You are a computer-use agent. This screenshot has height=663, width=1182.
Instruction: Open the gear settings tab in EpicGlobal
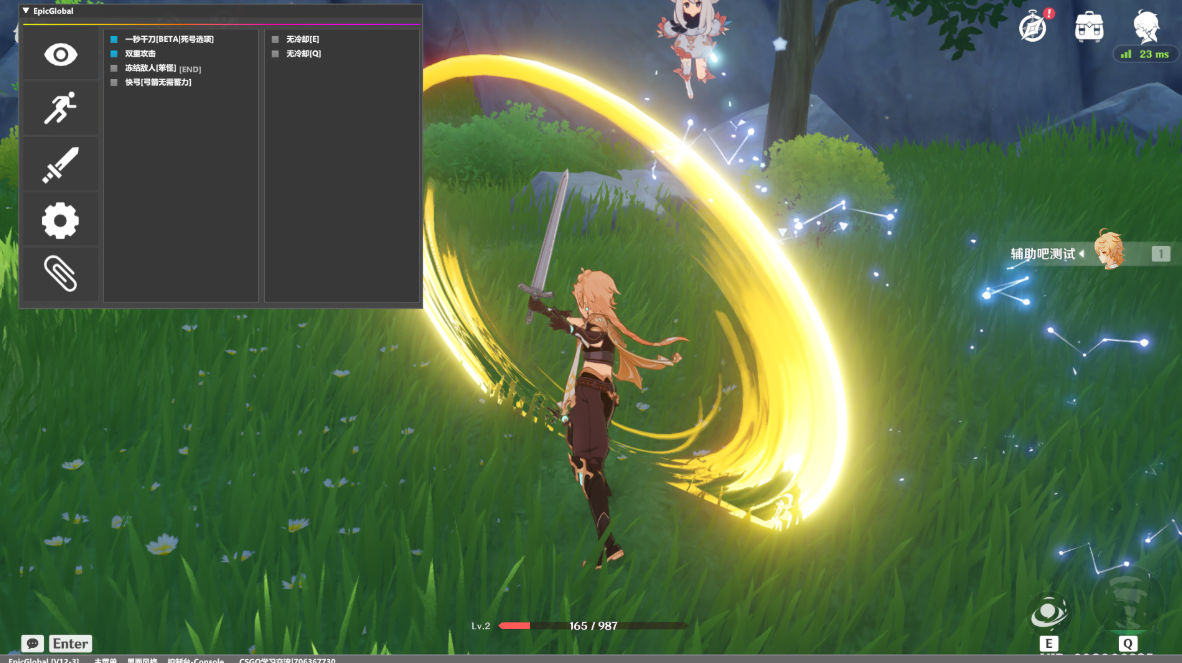coord(60,220)
